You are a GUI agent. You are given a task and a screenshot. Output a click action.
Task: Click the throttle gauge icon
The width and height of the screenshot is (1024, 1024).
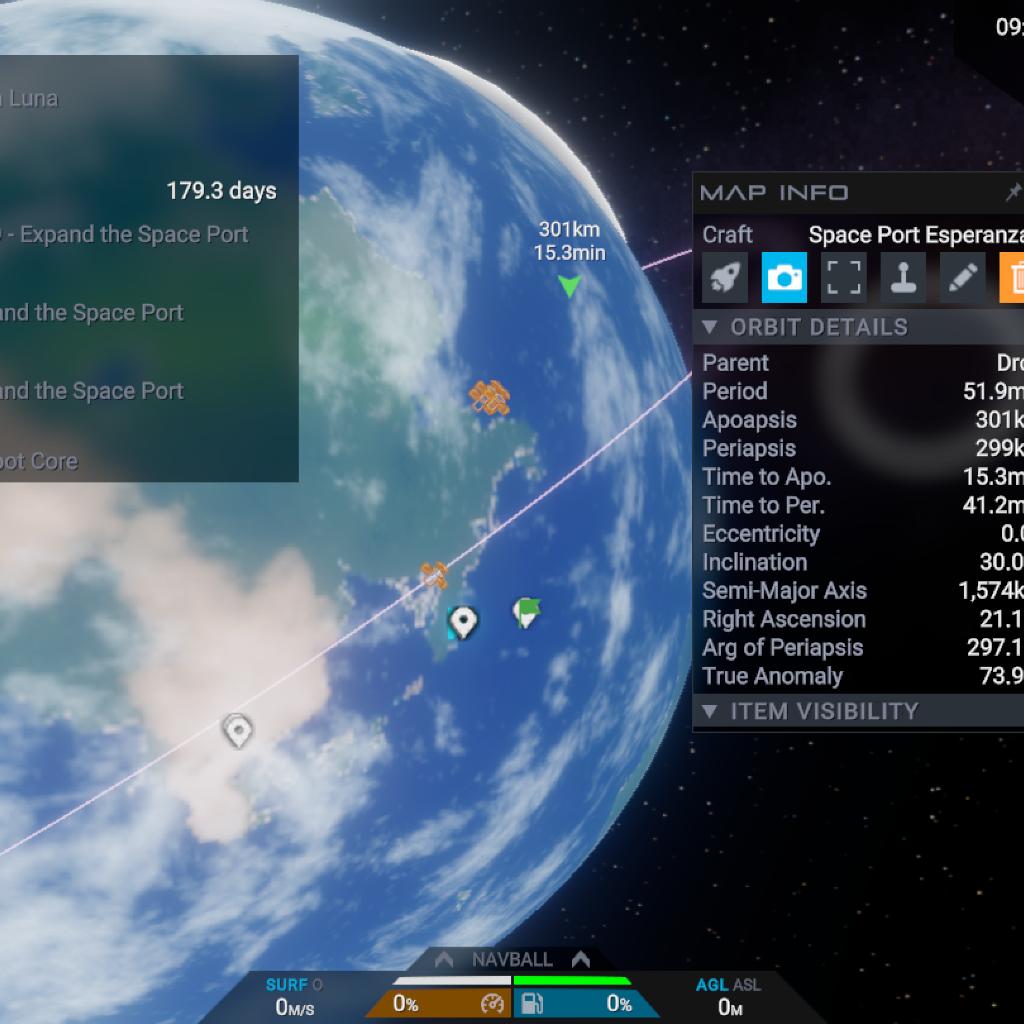click(x=492, y=1003)
